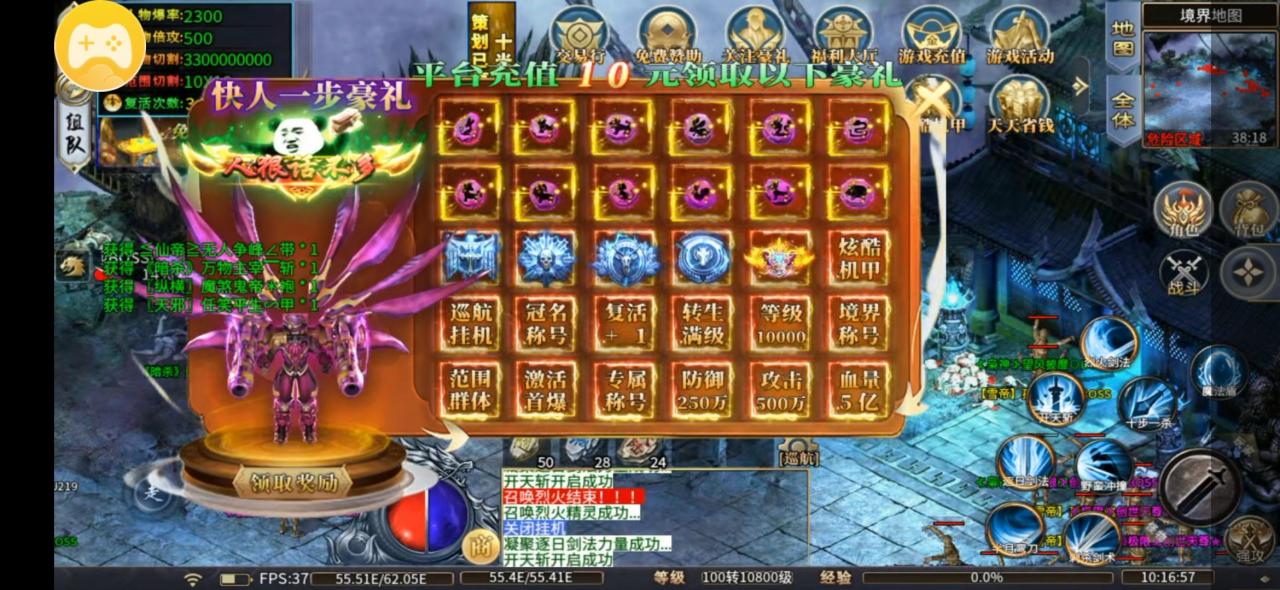
Task: Open the 交易行 trading house
Action: tap(580, 36)
